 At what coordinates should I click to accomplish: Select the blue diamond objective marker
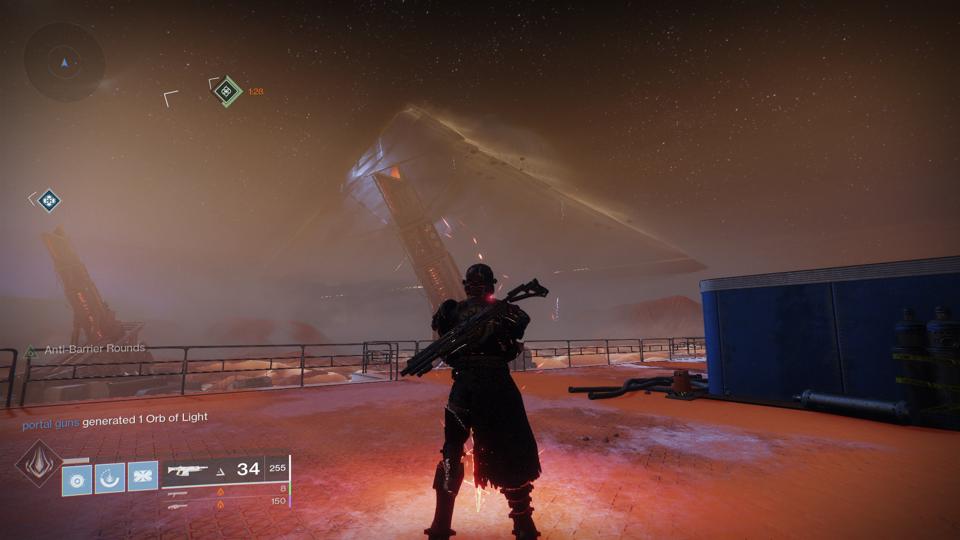(x=48, y=201)
